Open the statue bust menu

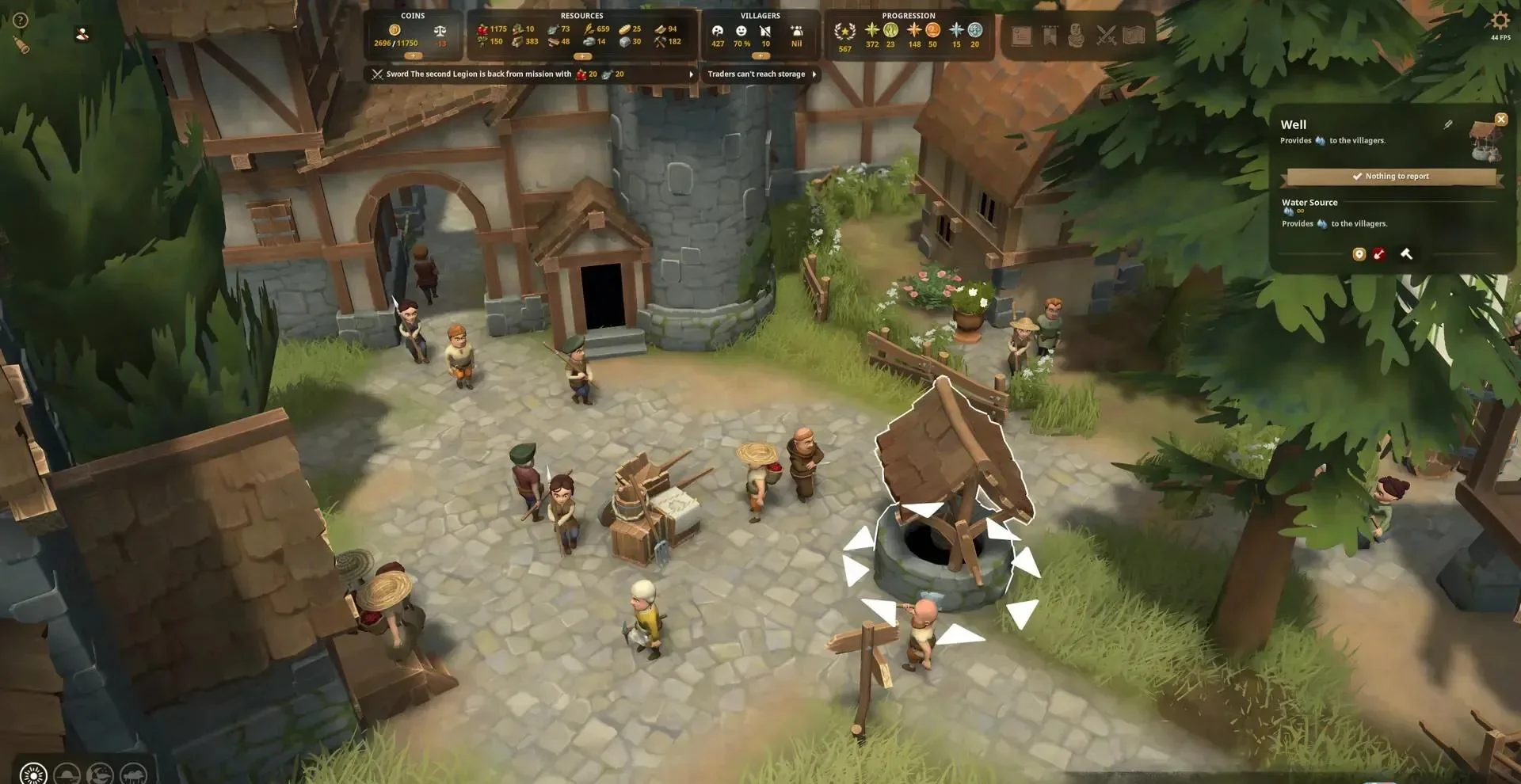pyautogui.click(x=1076, y=36)
